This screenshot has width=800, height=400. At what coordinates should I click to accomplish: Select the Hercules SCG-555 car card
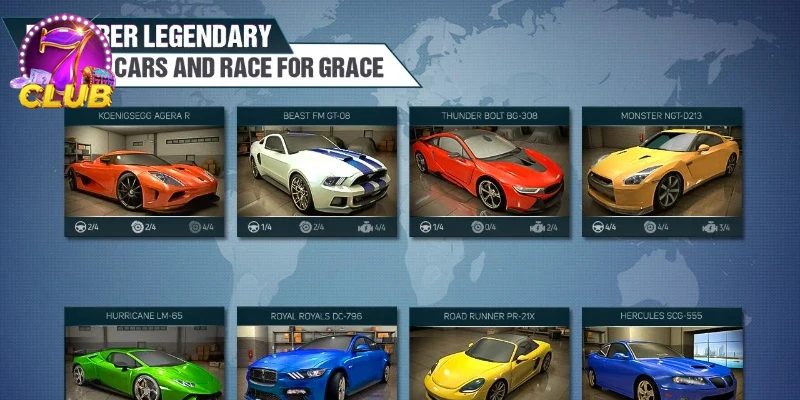tap(662, 360)
